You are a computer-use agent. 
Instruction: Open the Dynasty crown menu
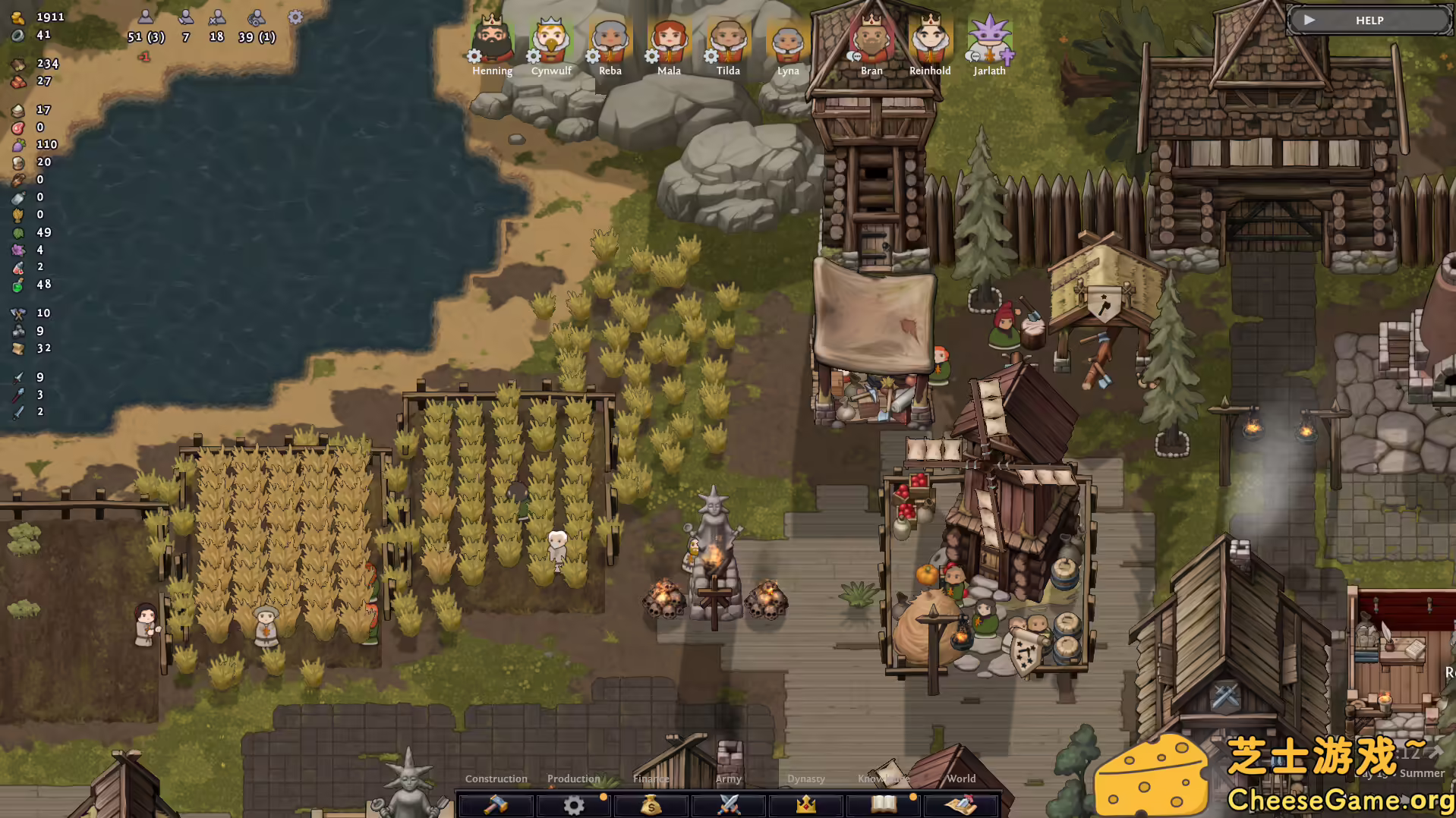click(x=806, y=804)
